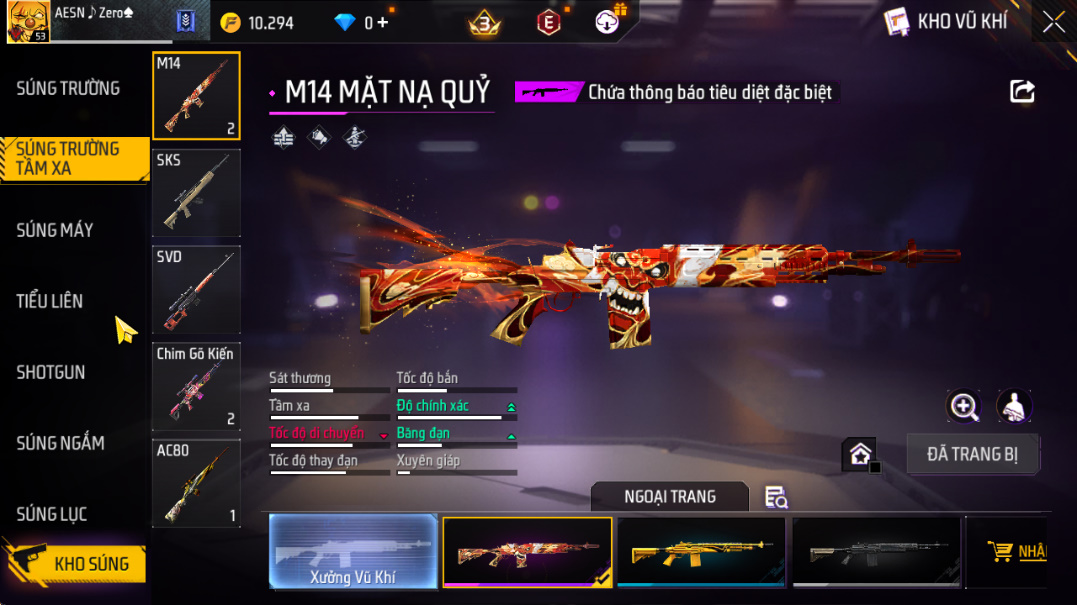Open the NGOẠI TRANG tab
This screenshot has width=1077, height=605.
pos(669,497)
